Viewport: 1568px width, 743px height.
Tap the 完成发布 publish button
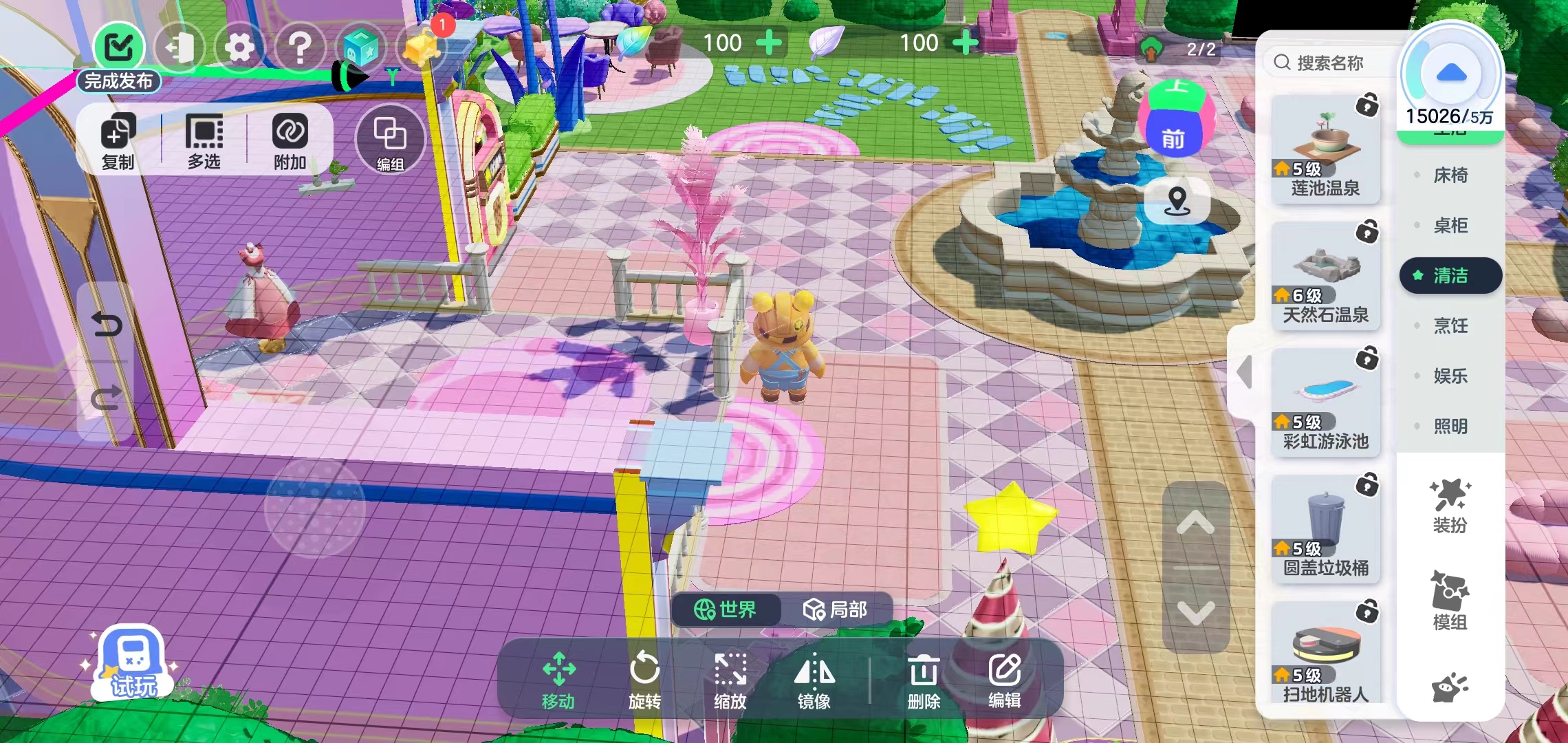pyautogui.click(x=119, y=56)
